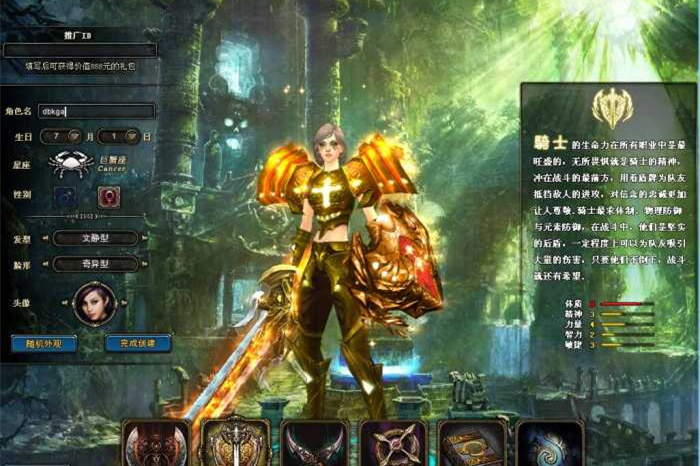This screenshot has width=700, height=466.
Task: Select the spellbook class icon
Action: point(471,444)
